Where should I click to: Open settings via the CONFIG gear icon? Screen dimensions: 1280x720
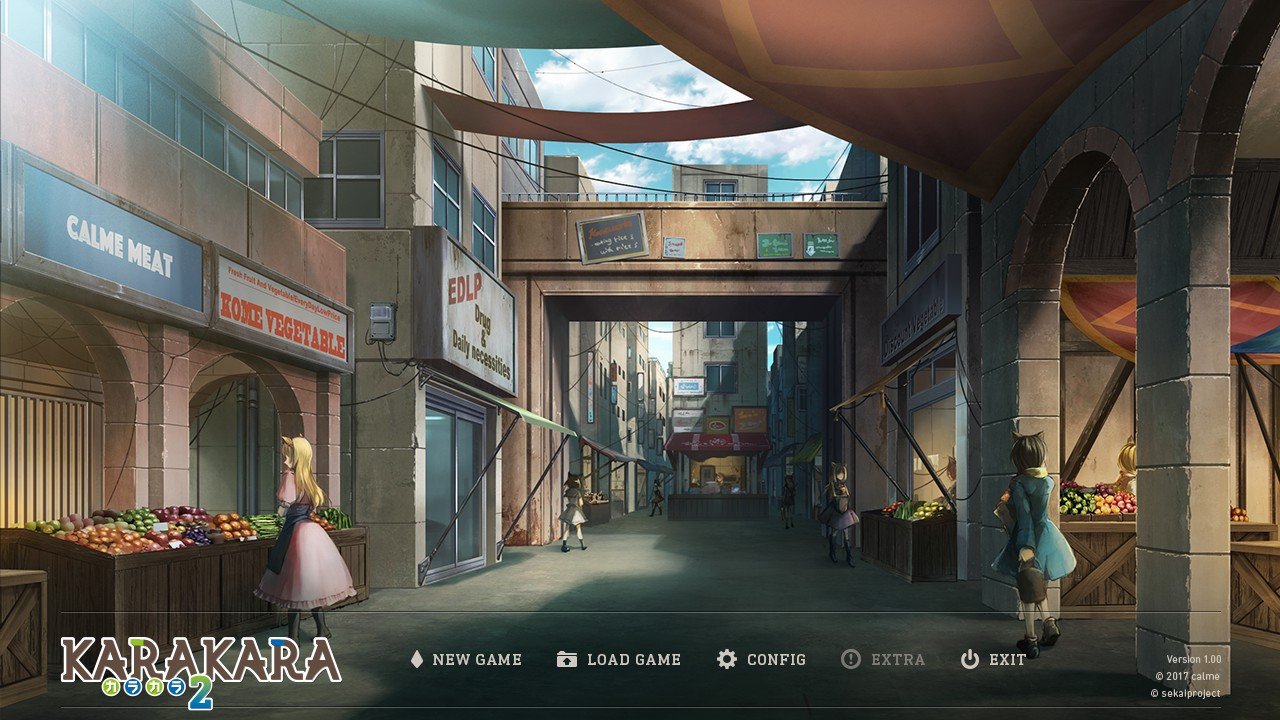click(x=726, y=659)
